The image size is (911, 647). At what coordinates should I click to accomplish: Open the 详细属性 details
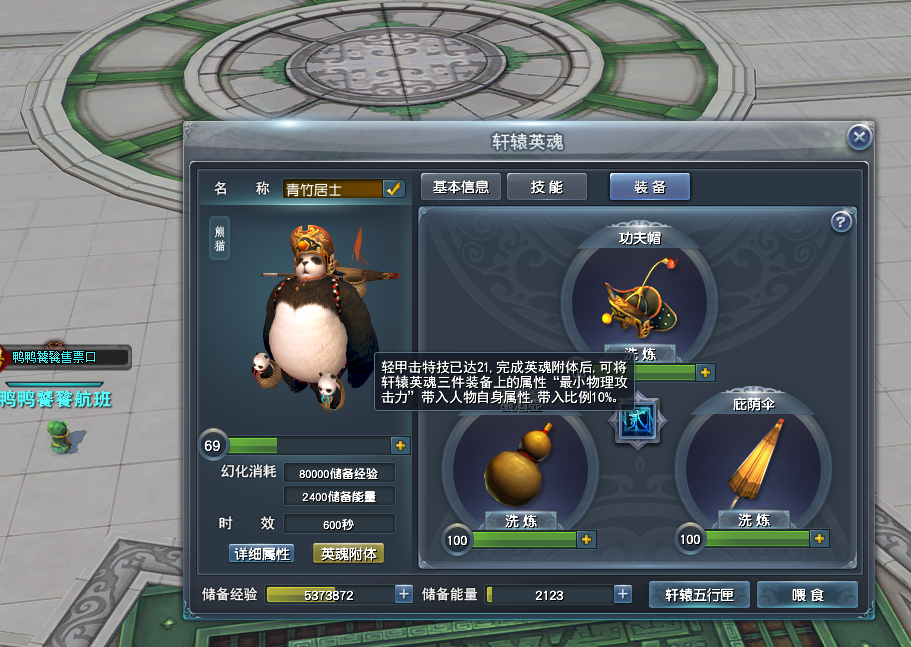coord(261,553)
